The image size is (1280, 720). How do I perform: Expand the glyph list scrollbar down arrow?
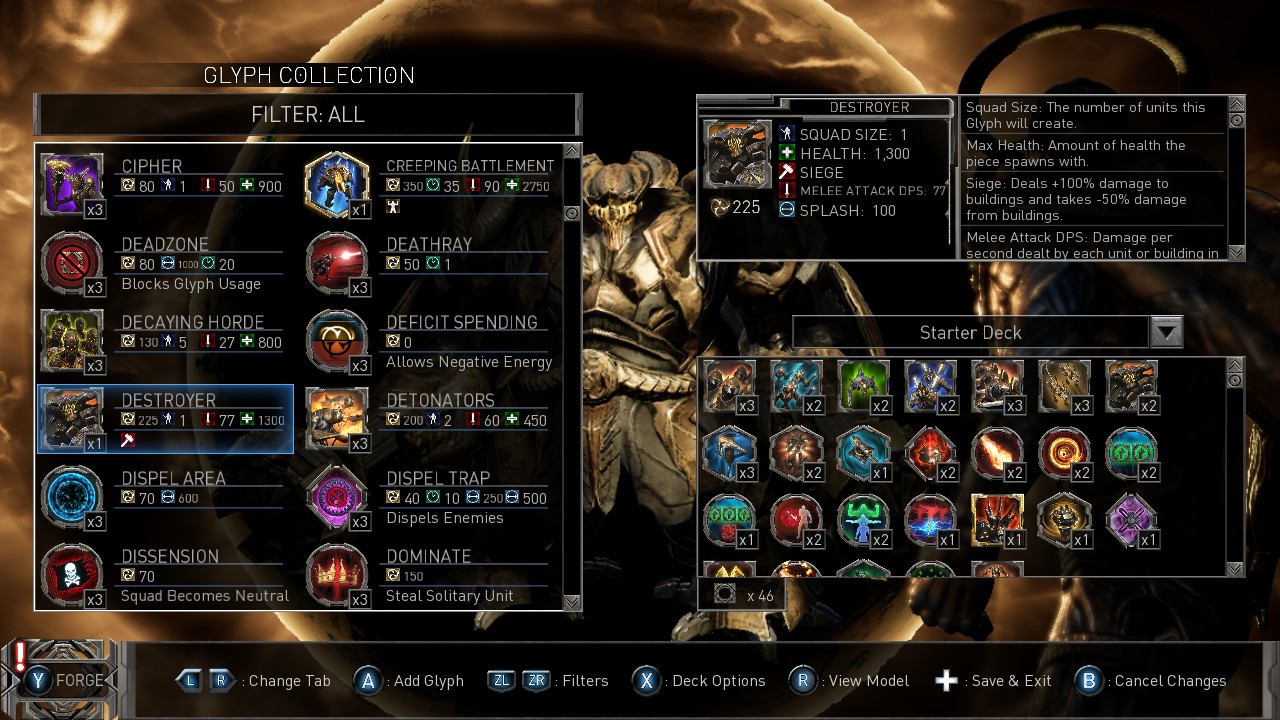pos(571,603)
